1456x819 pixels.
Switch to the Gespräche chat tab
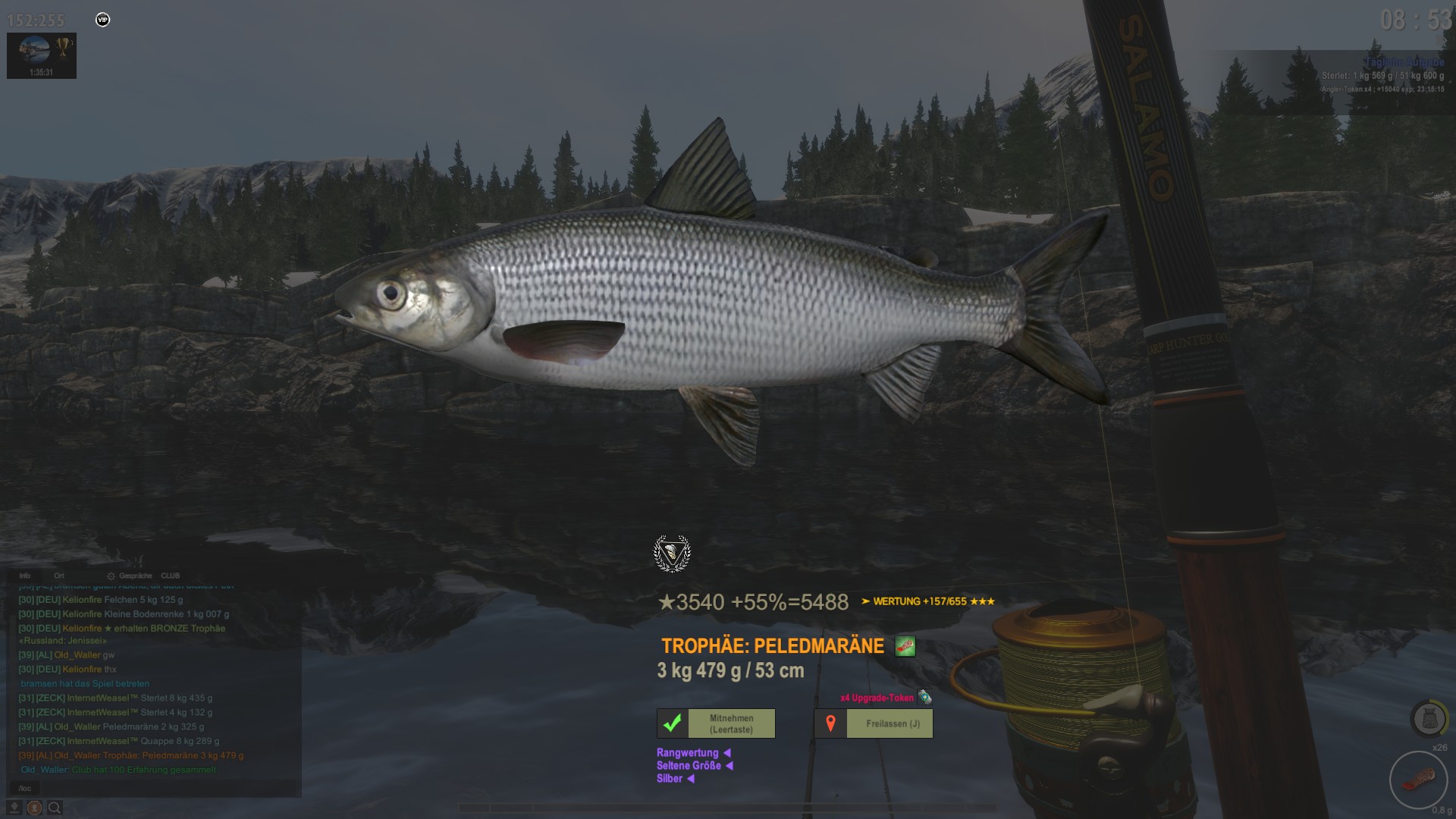pyautogui.click(x=135, y=576)
